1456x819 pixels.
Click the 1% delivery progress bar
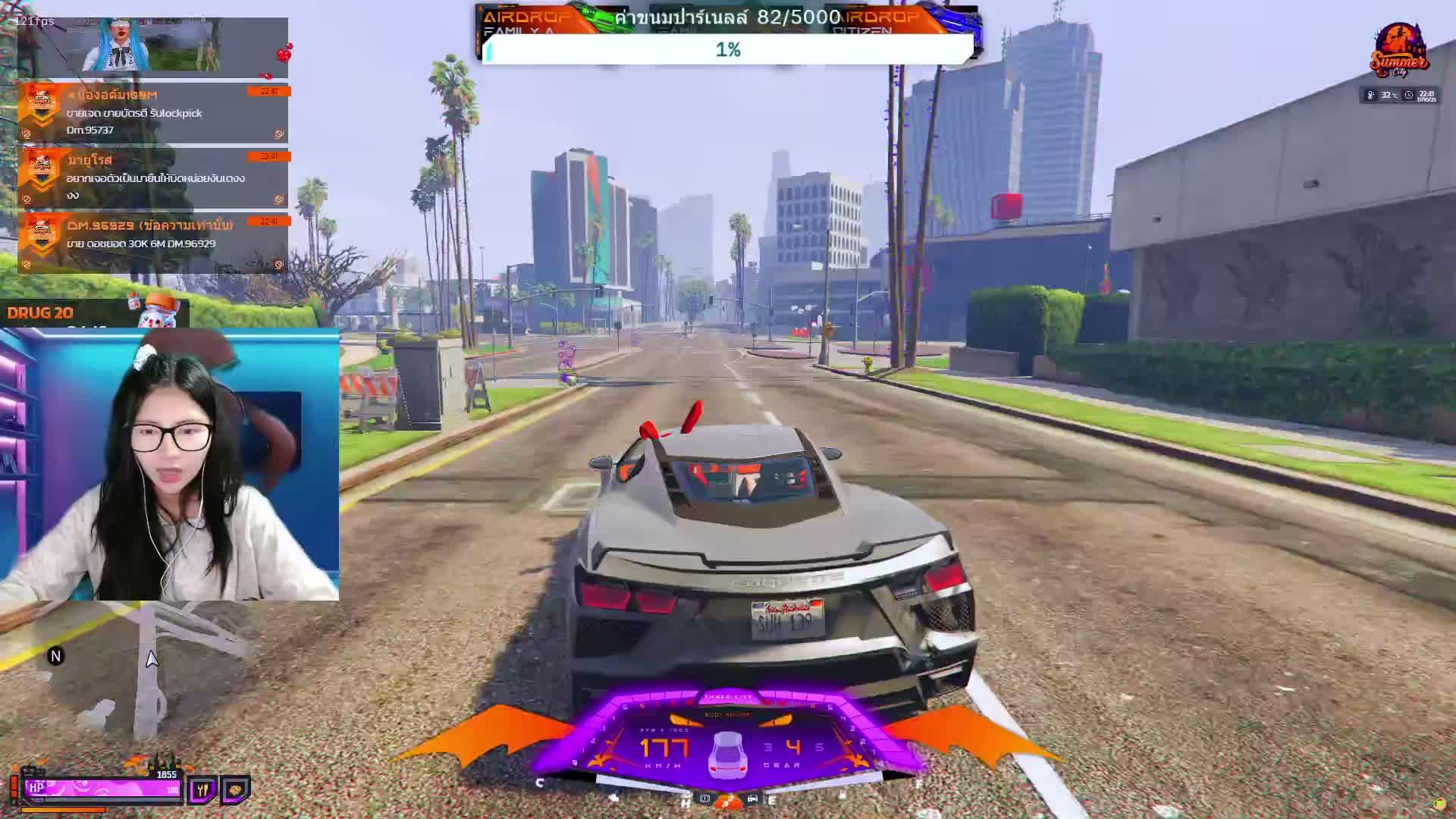click(x=730, y=50)
